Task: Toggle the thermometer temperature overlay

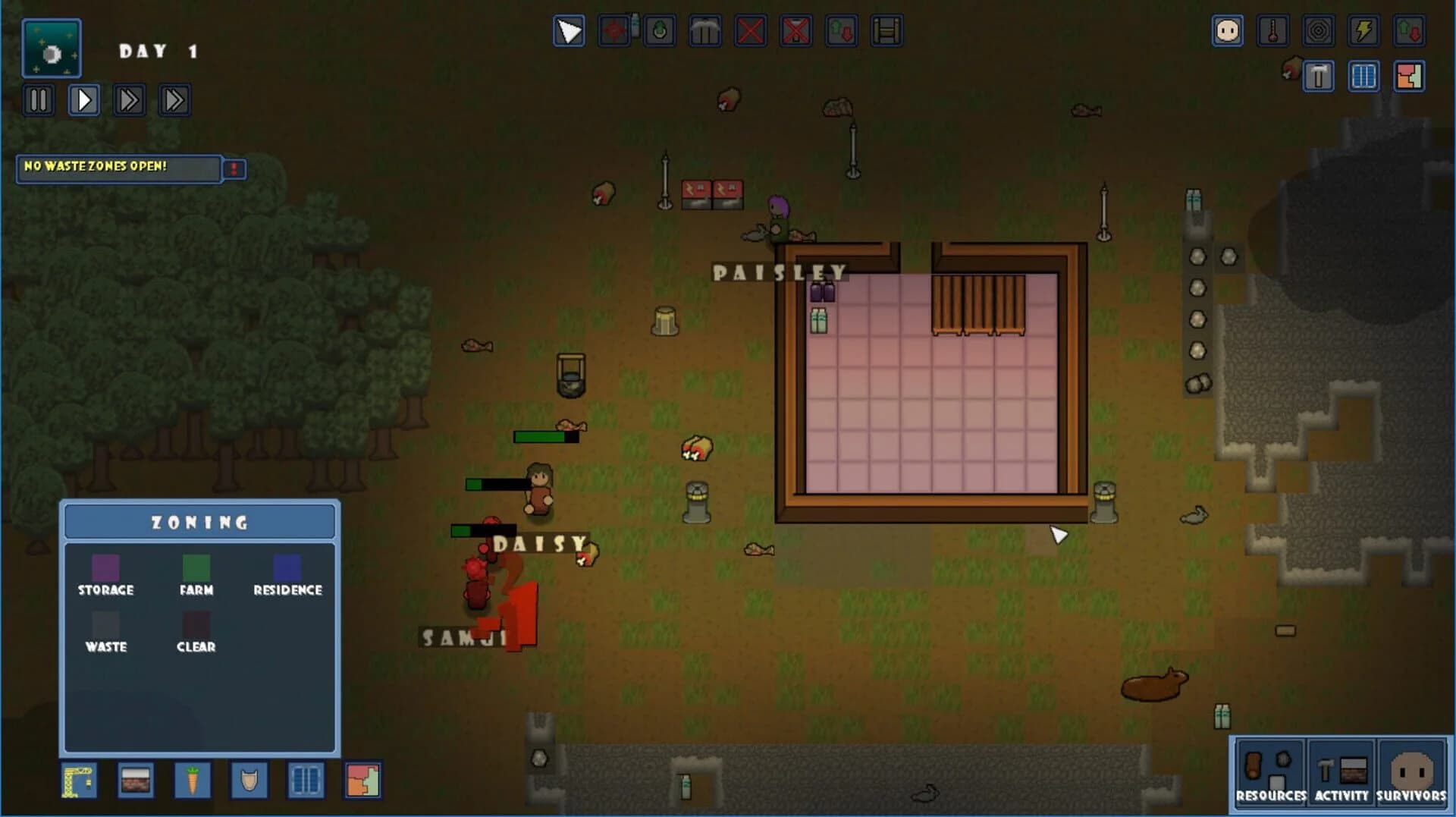Action: point(1274,31)
